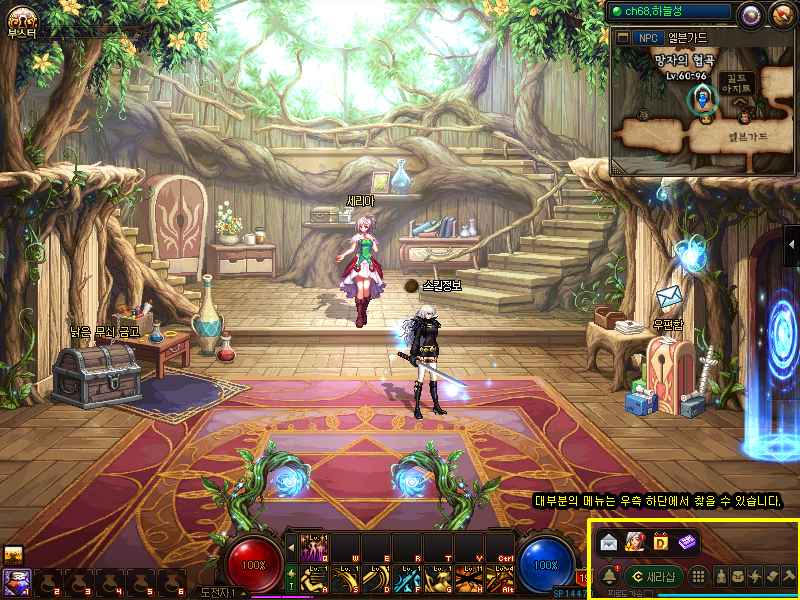Image resolution: width=800 pixels, height=600 pixels.
Task: Click the character portrait event icon
Action: (x=634, y=542)
